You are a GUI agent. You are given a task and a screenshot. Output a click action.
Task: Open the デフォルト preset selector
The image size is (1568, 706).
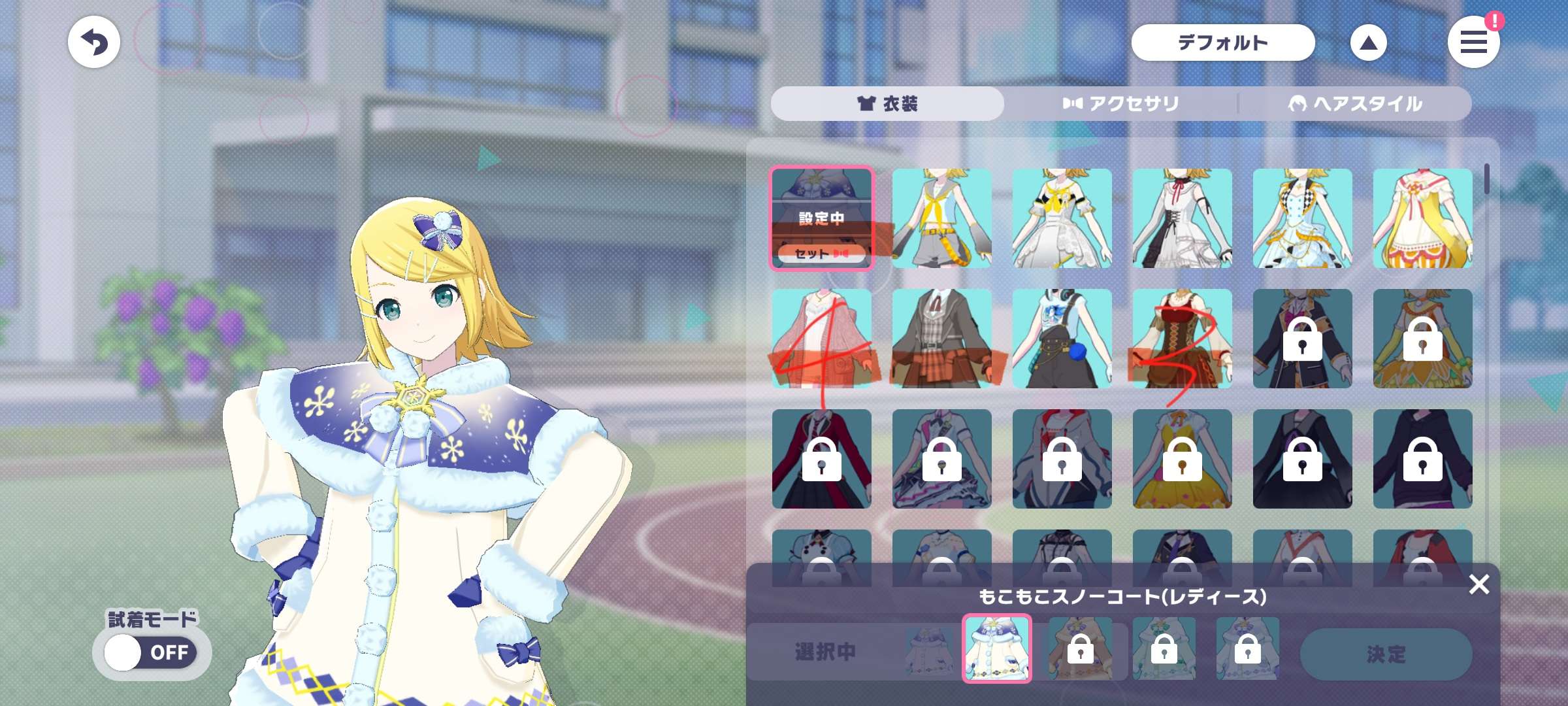pyautogui.click(x=1222, y=42)
